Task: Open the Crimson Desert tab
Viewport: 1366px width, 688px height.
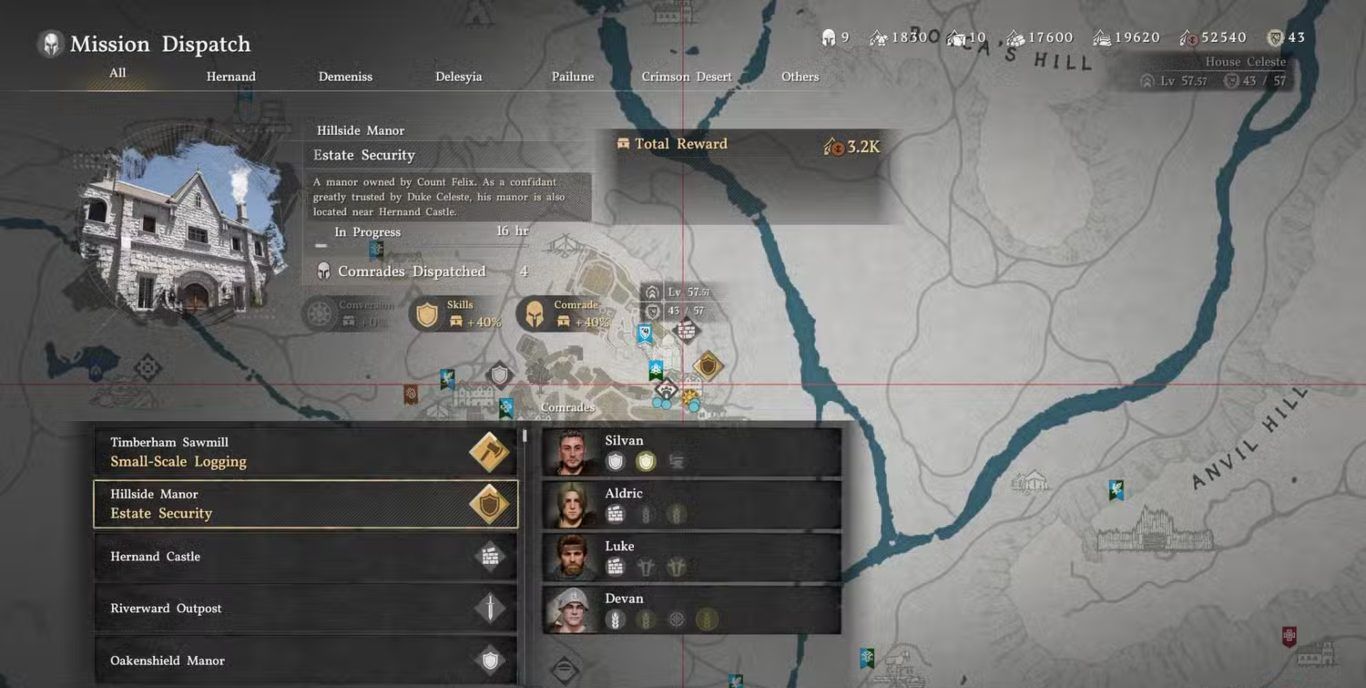Action: pos(686,77)
